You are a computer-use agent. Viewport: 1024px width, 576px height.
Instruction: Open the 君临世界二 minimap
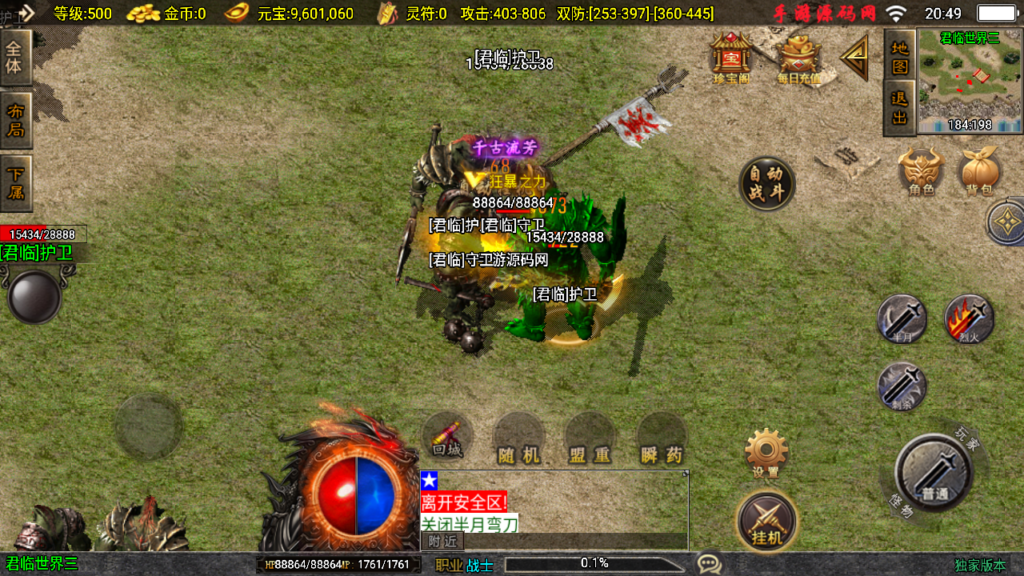coord(969,82)
